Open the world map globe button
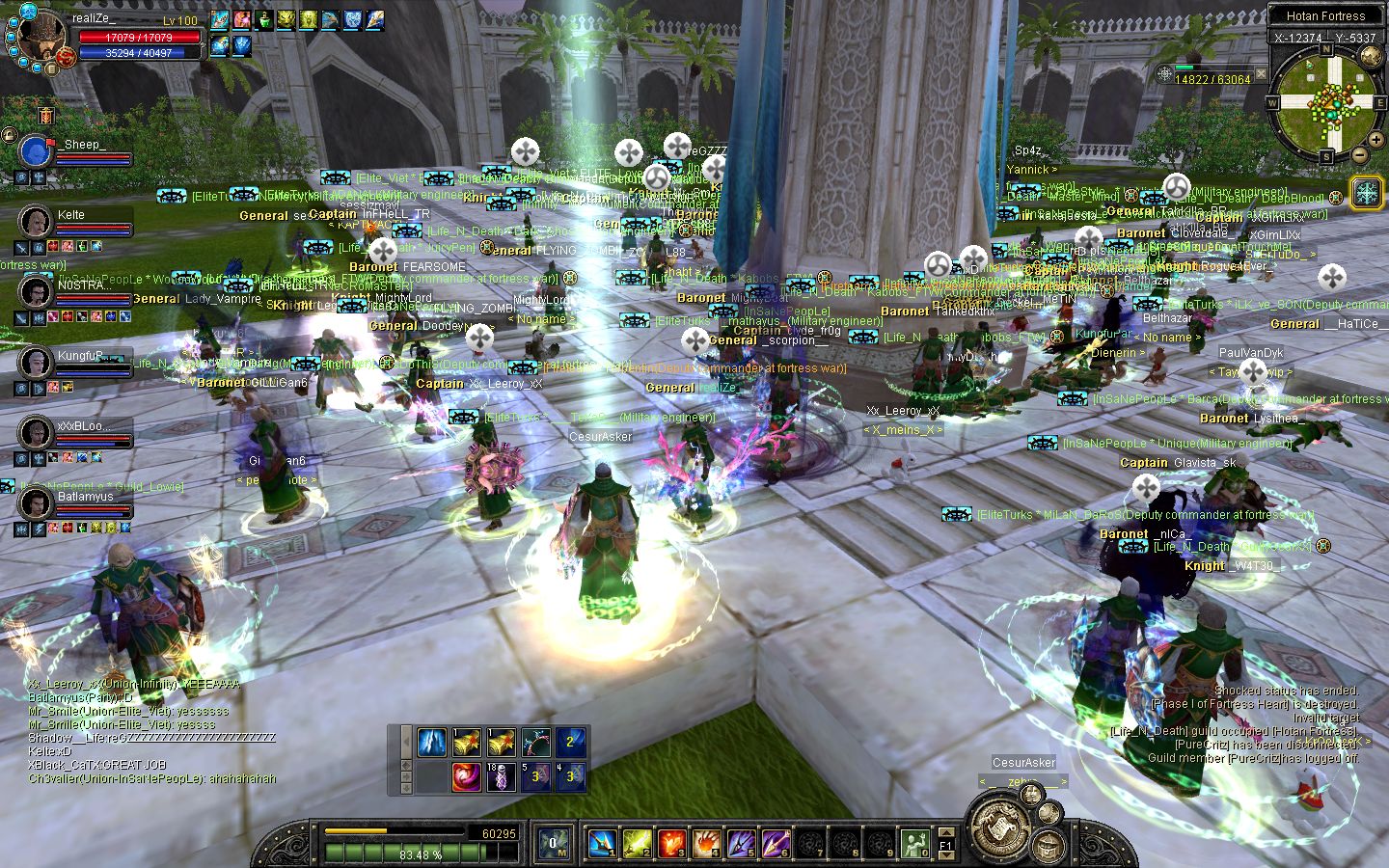Screen dimensions: 1389x868 point(1371,56)
